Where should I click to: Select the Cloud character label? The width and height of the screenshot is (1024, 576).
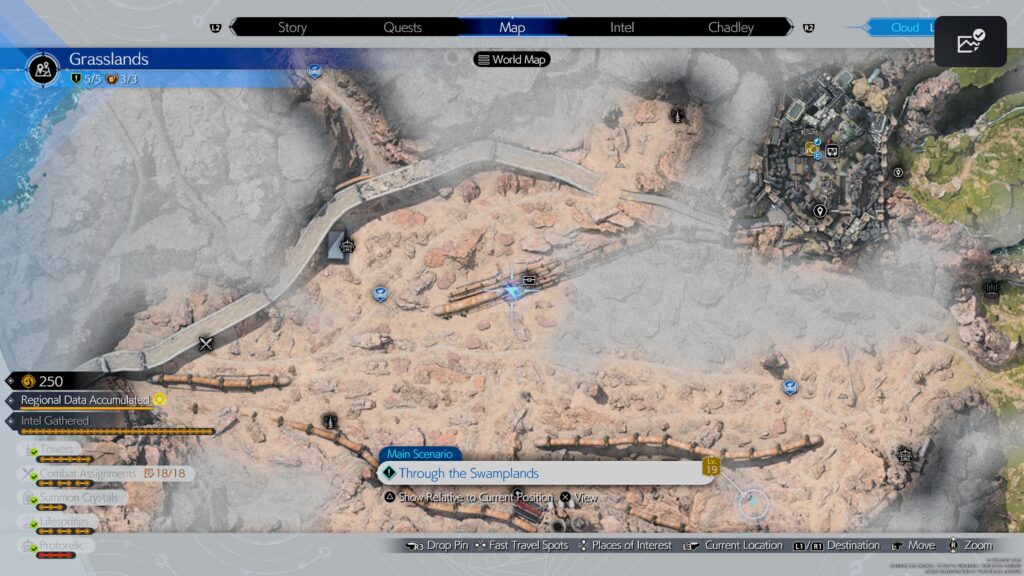click(x=905, y=28)
